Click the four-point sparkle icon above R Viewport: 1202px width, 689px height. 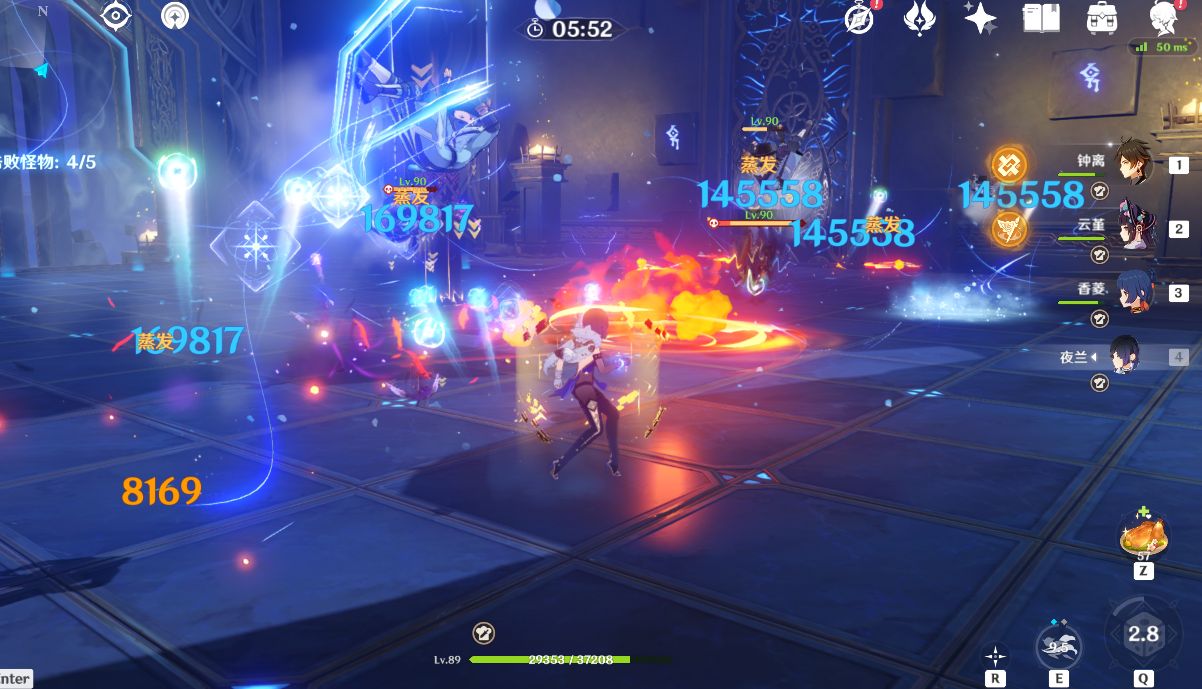996,655
